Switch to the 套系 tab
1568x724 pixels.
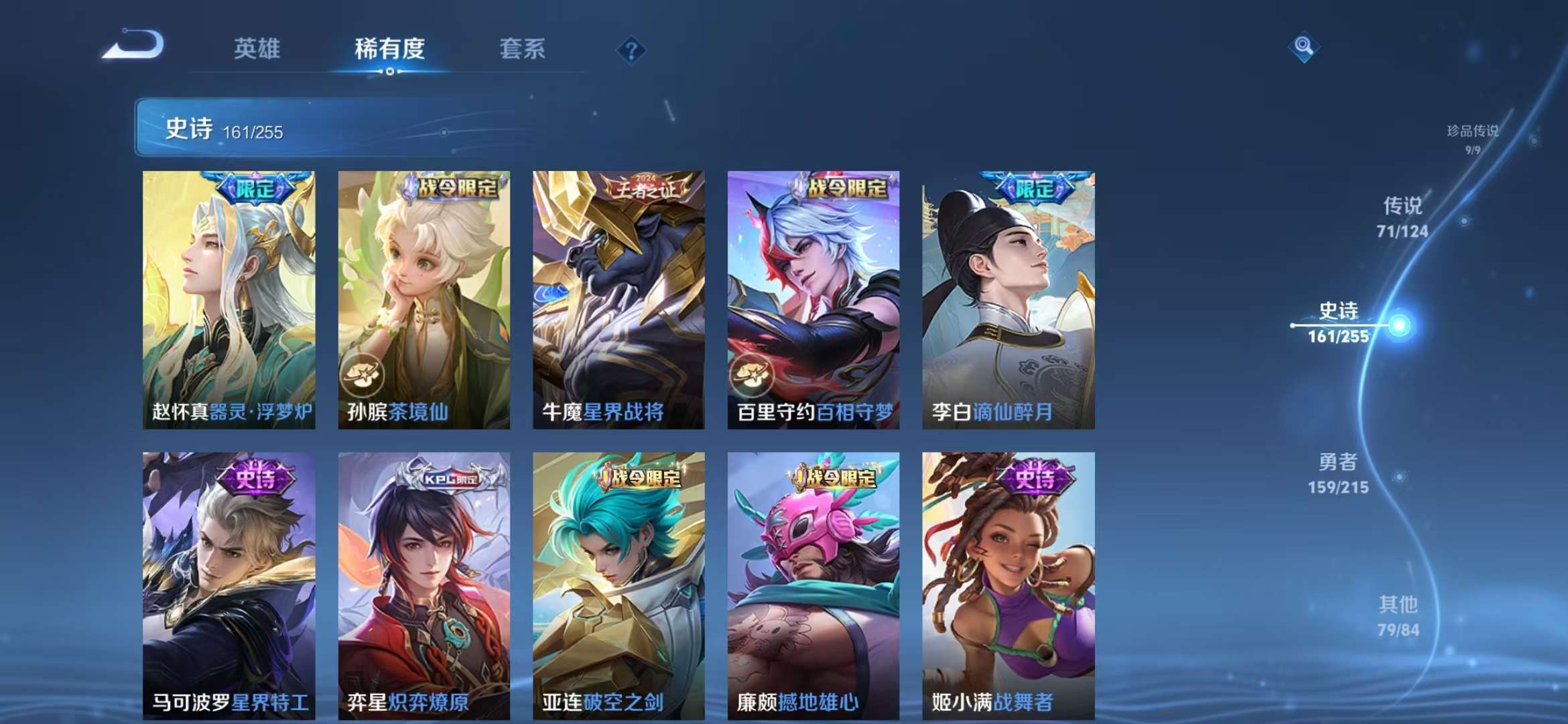[x=521, y=49]
